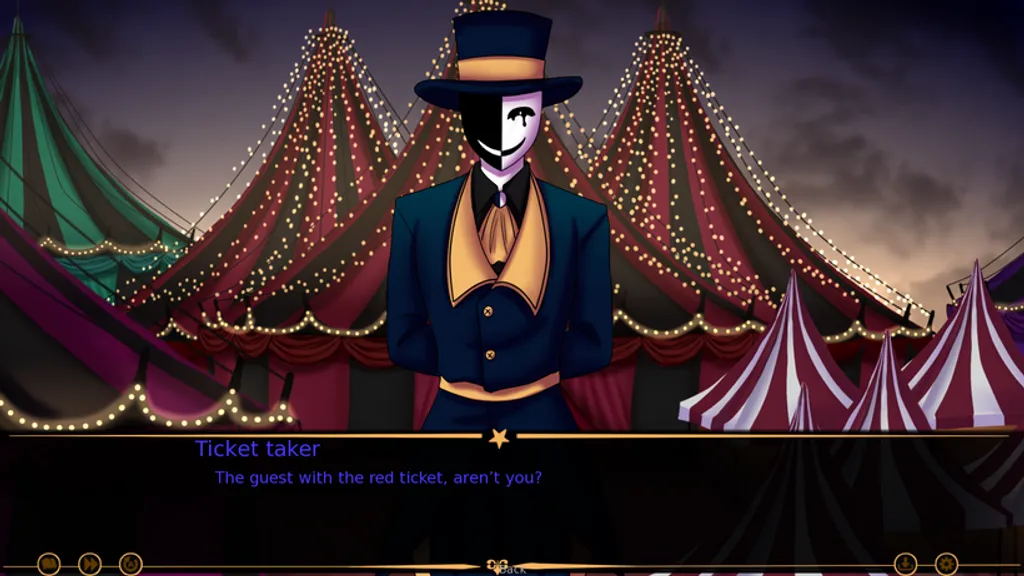The image size is (1024, 576).
Task: Toggle the auto-advance circular arrow icon
Action: click(131, 564)
